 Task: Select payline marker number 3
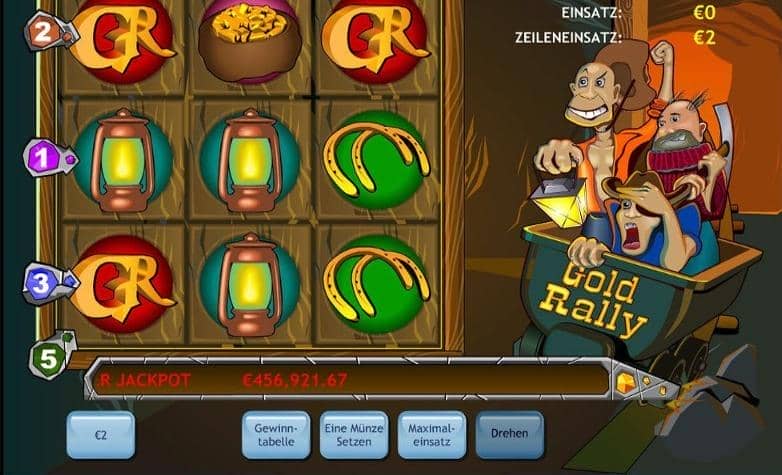click(x=41, y=282)
